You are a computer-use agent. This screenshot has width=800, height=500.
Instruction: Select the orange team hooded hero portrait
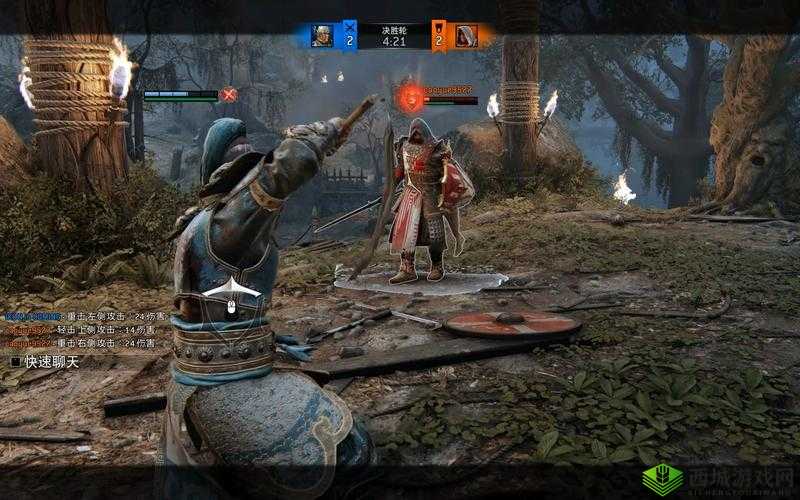coord(466,36)
